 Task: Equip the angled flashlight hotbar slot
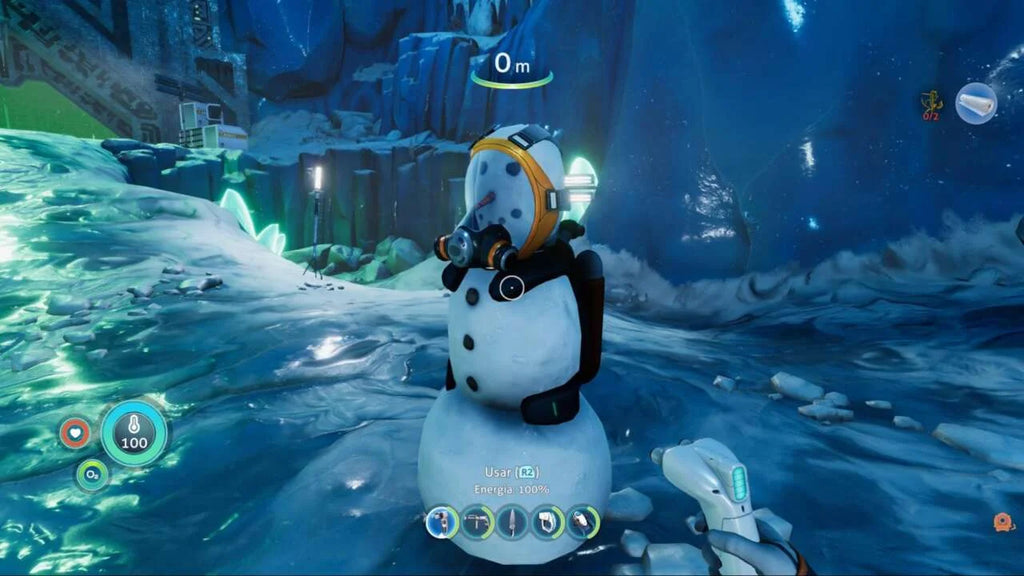pyautogui.click(x=582, y=522)
